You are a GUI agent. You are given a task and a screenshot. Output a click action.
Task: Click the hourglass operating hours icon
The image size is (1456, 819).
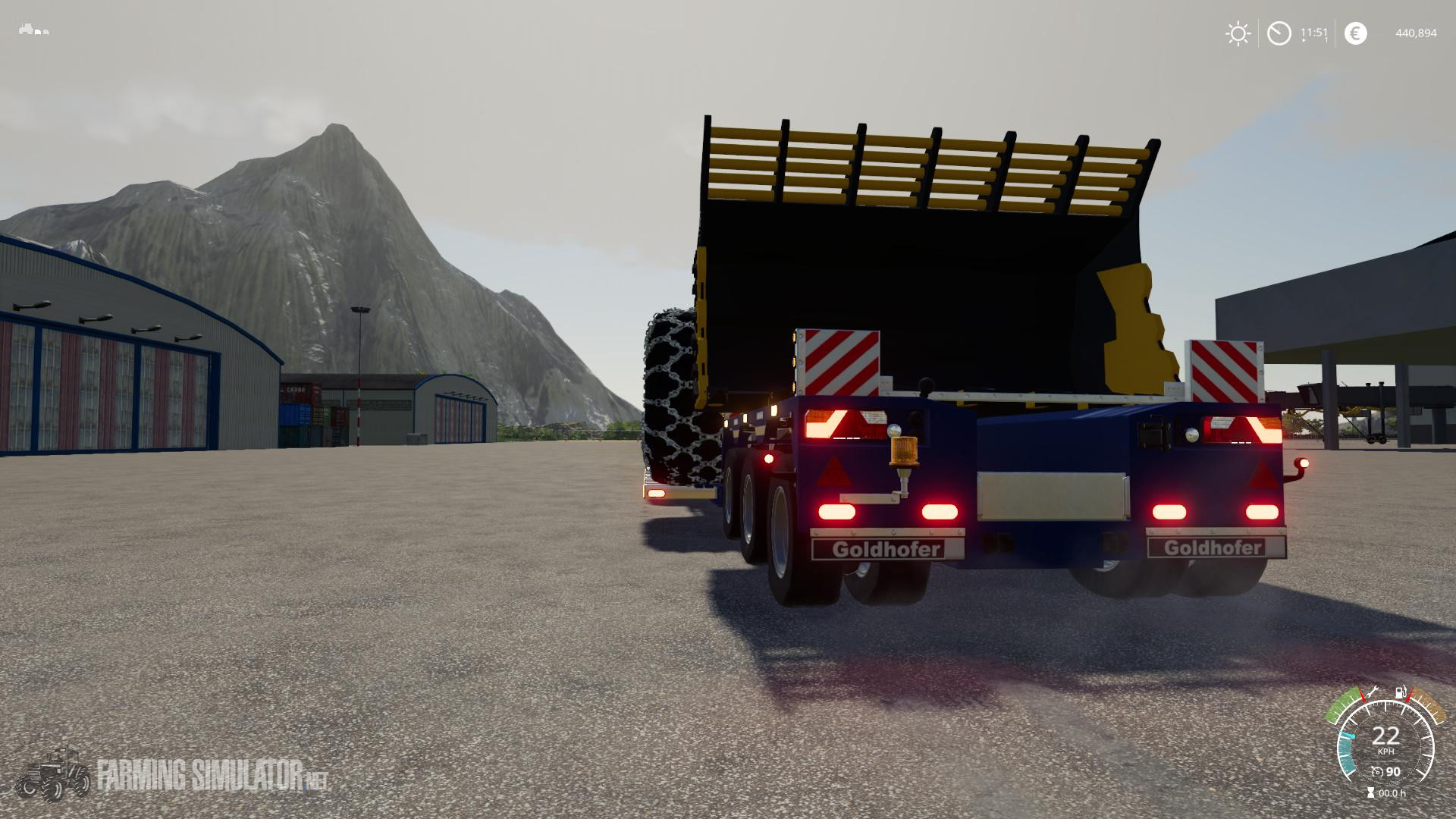pyautogui.click(x=1370, y=792)
